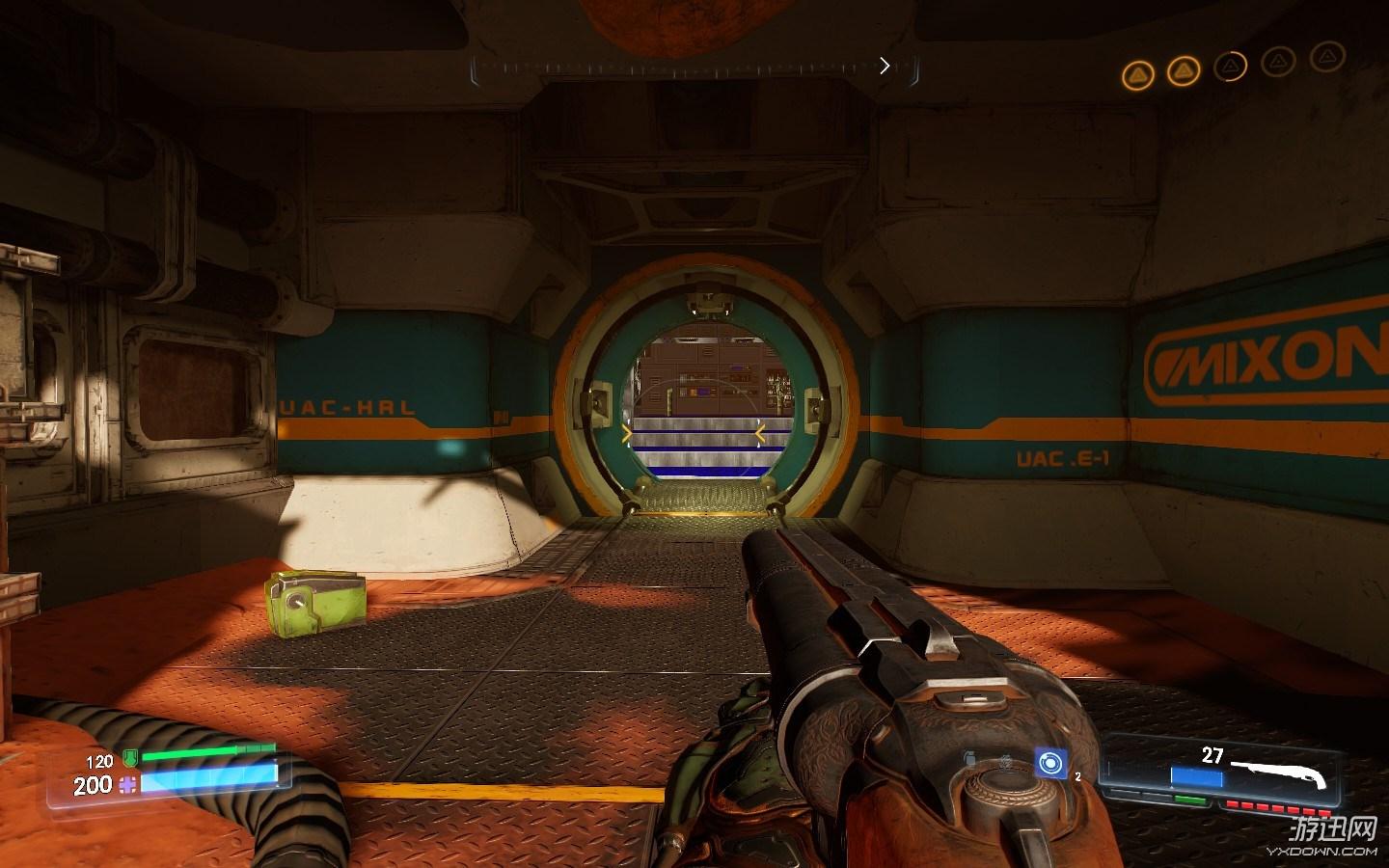
Task: Click the white arrow marker on the compass
Action: point(884,66)
